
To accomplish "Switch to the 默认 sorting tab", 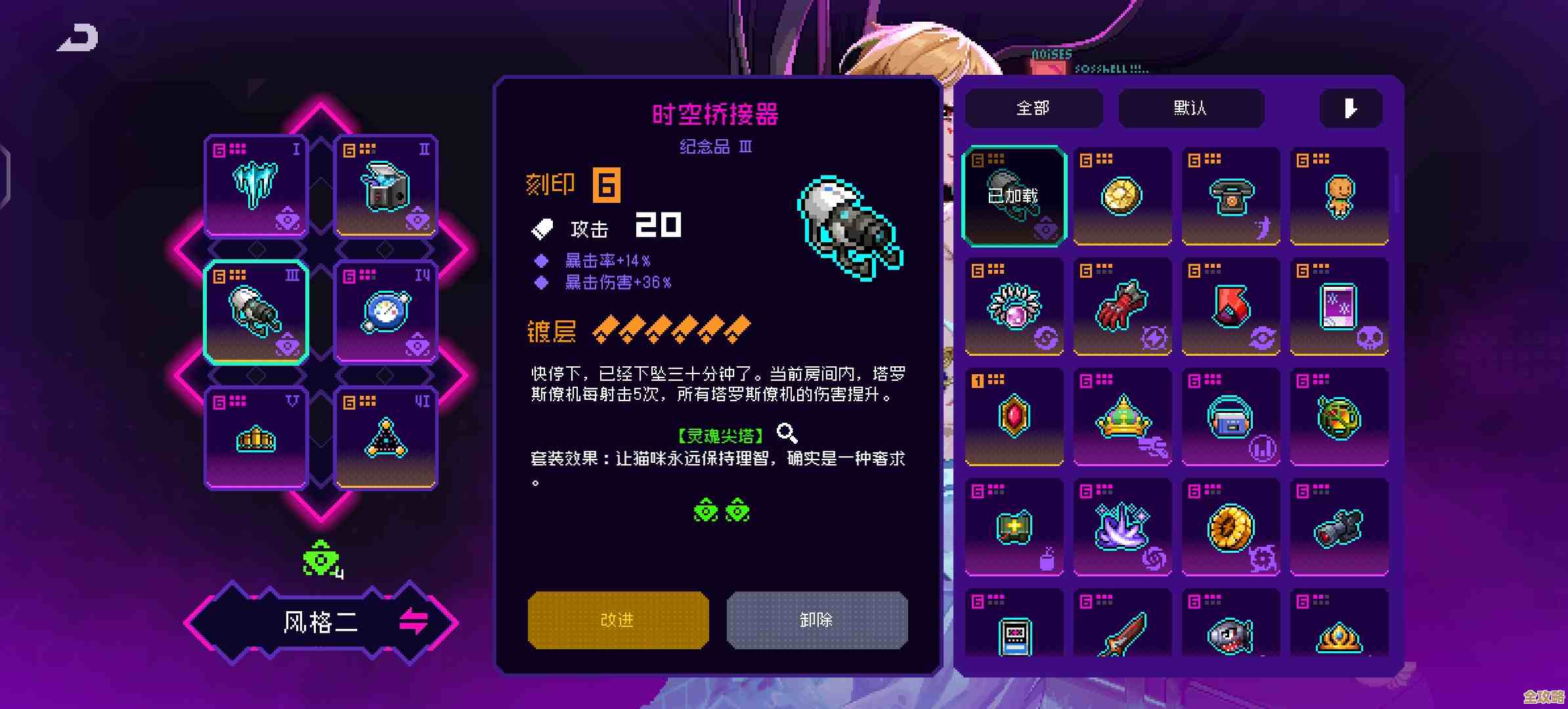I will coord(1190,108).
